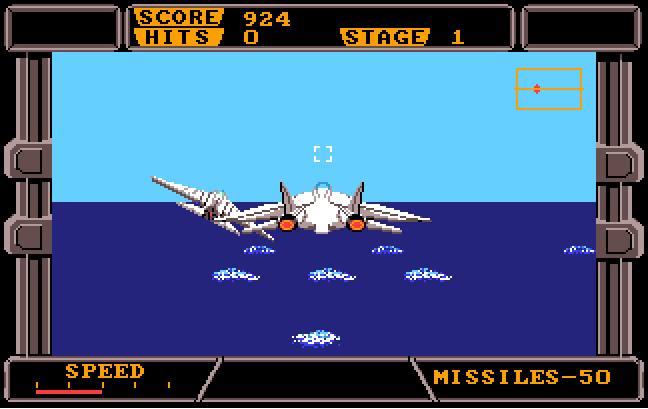This screenshot has width=648, height=409.
Task: Click the orange radar box
Action: point(548,88)
